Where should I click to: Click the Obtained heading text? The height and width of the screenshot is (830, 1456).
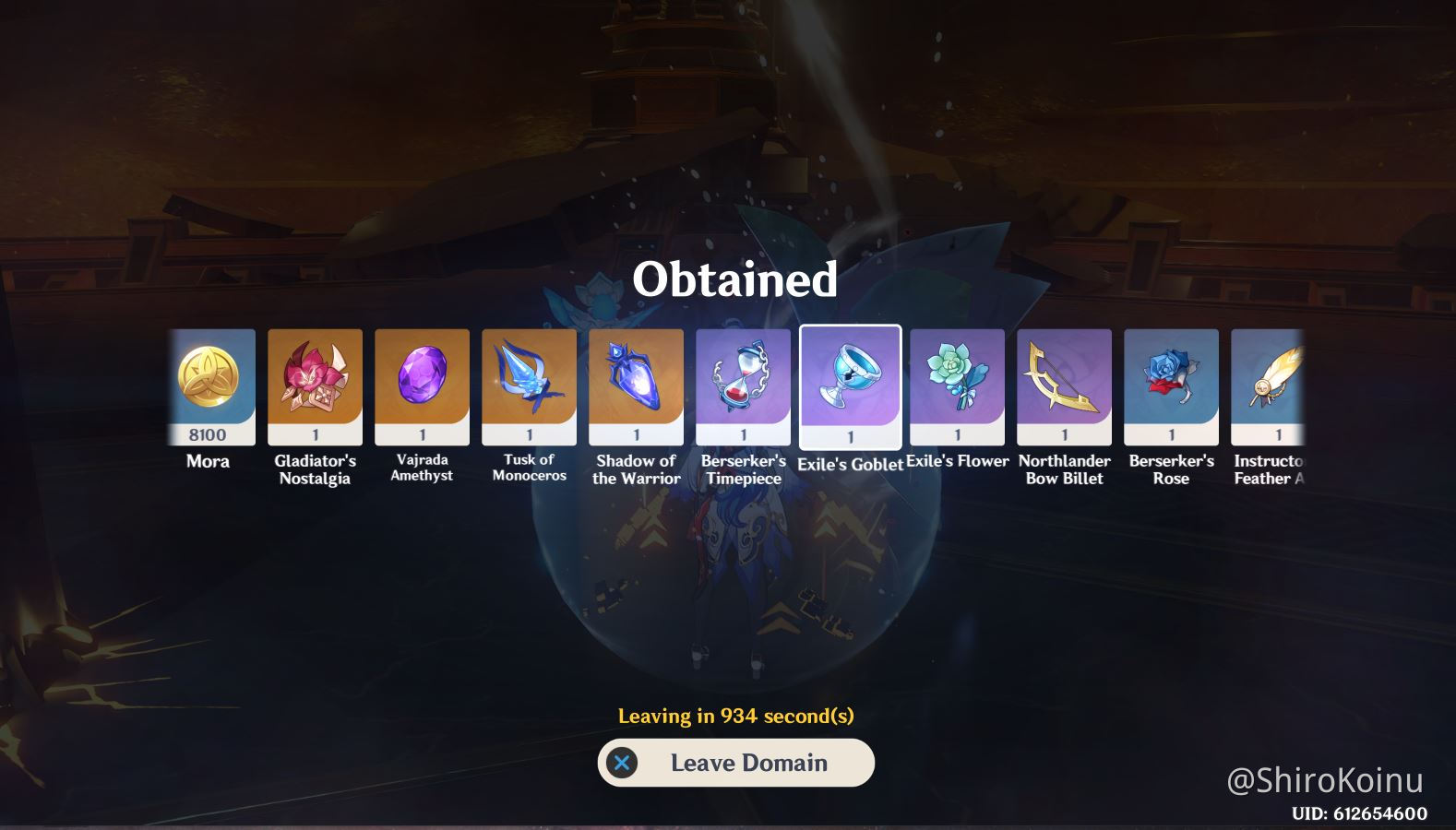(735, 281)
